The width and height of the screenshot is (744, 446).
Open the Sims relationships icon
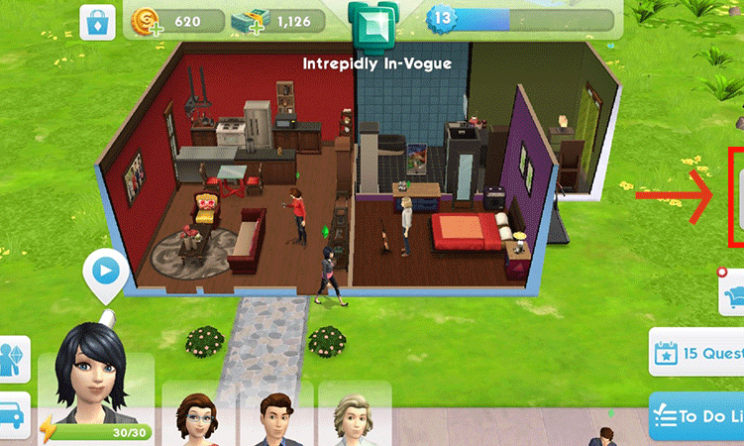point(14,360)
